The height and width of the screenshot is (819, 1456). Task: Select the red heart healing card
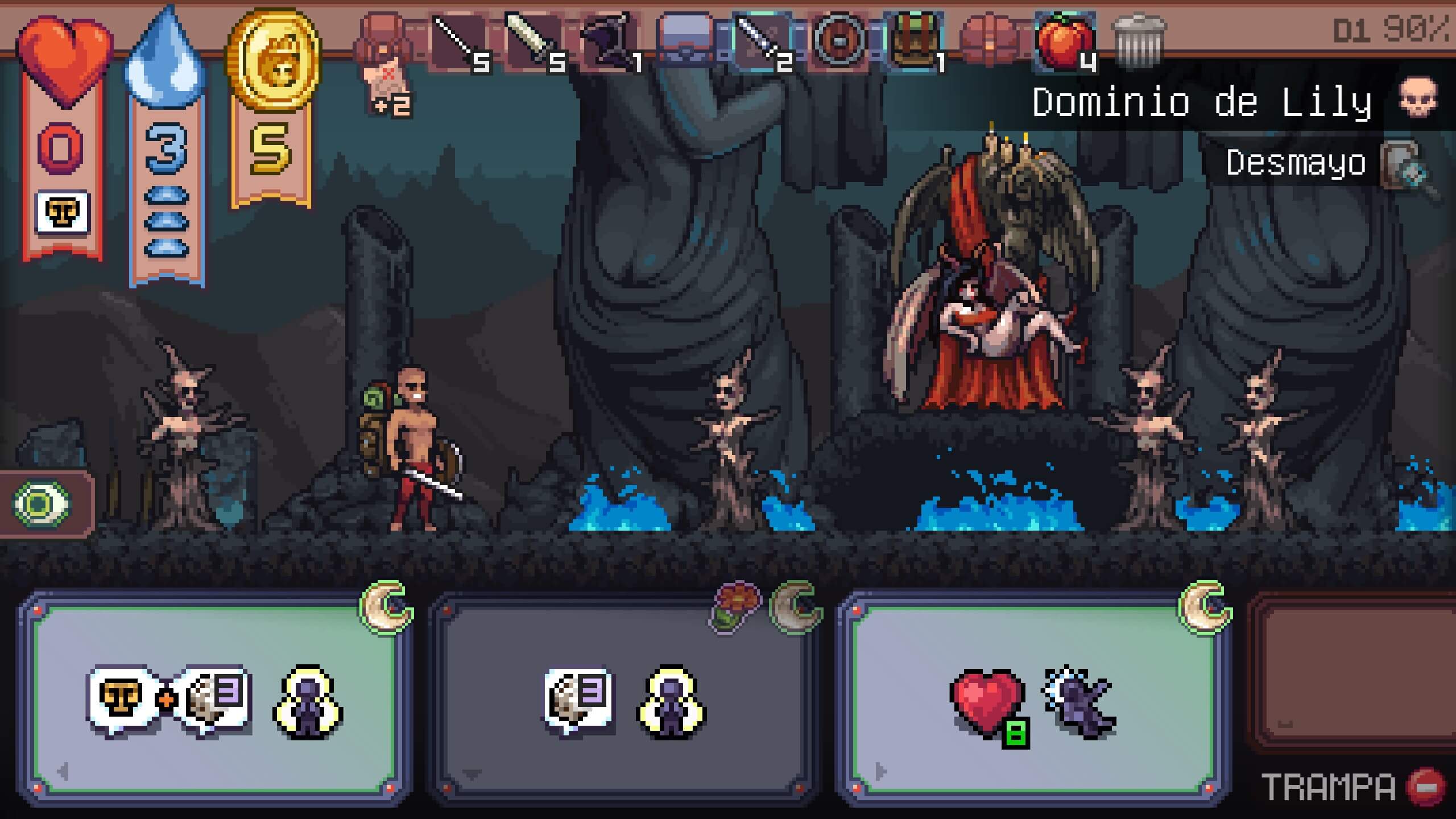(1033, 700)
